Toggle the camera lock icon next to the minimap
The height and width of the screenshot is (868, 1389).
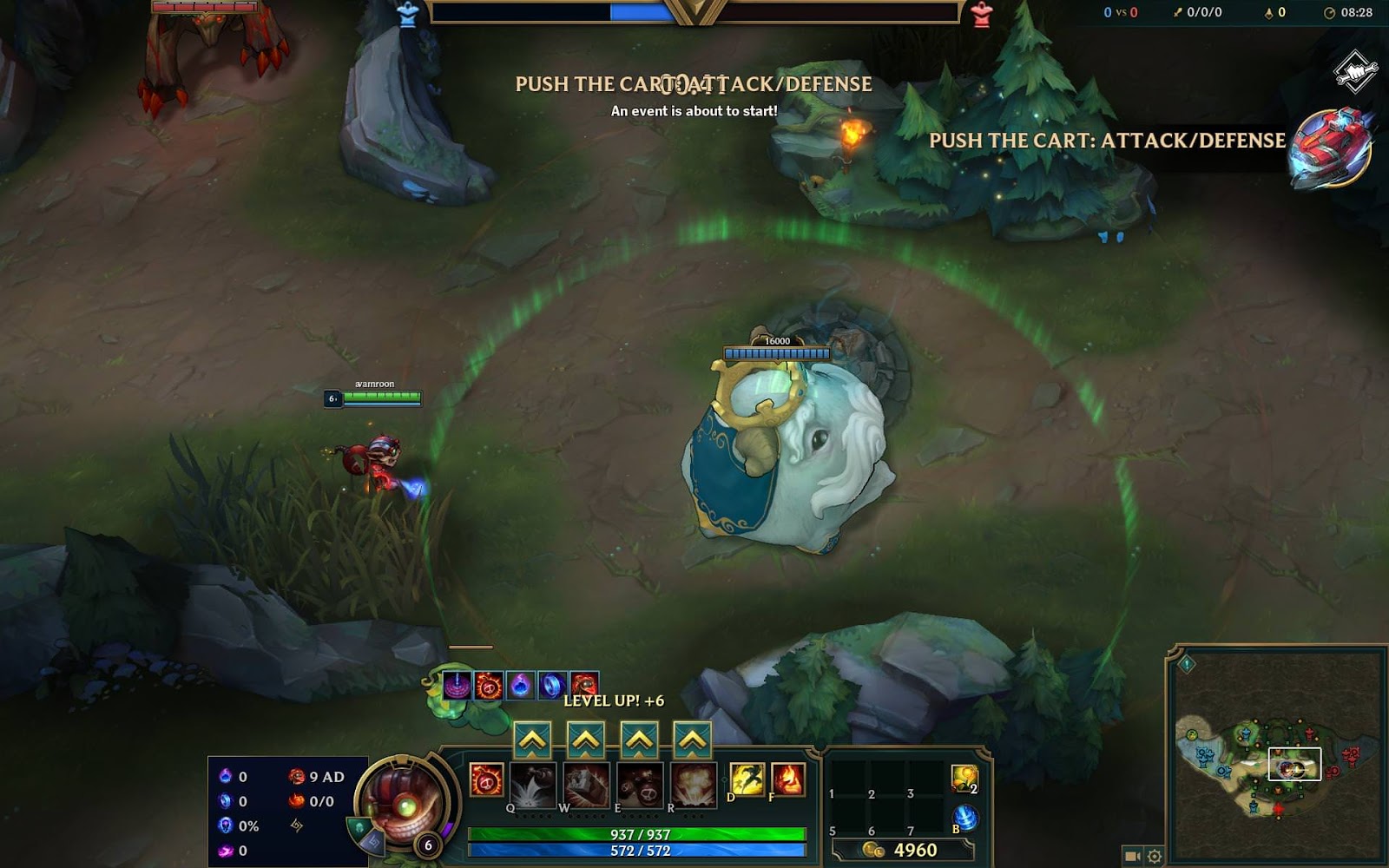tap(1132, 857)
